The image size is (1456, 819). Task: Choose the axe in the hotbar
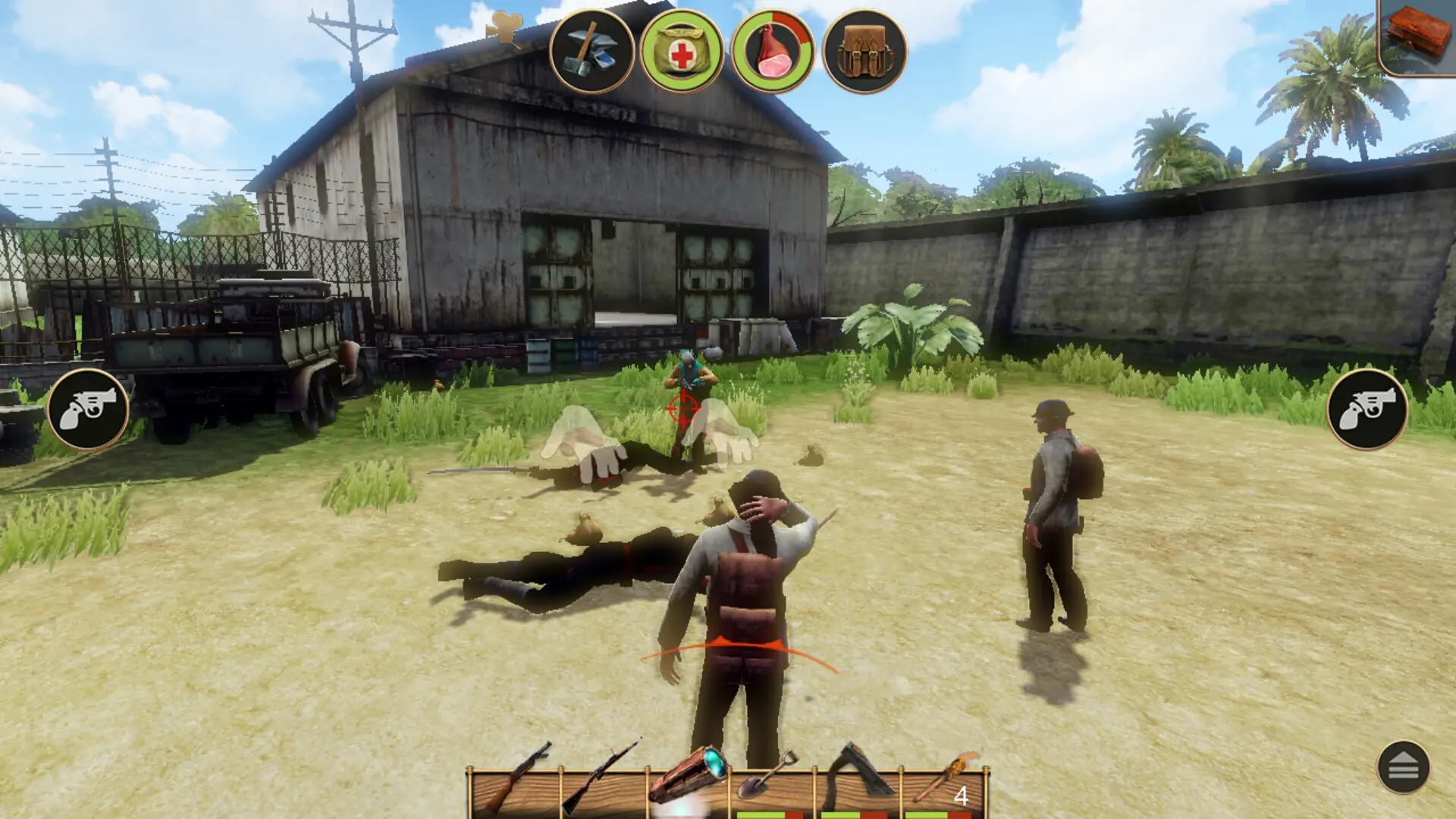pyautogui.click(x=858, y=781)
